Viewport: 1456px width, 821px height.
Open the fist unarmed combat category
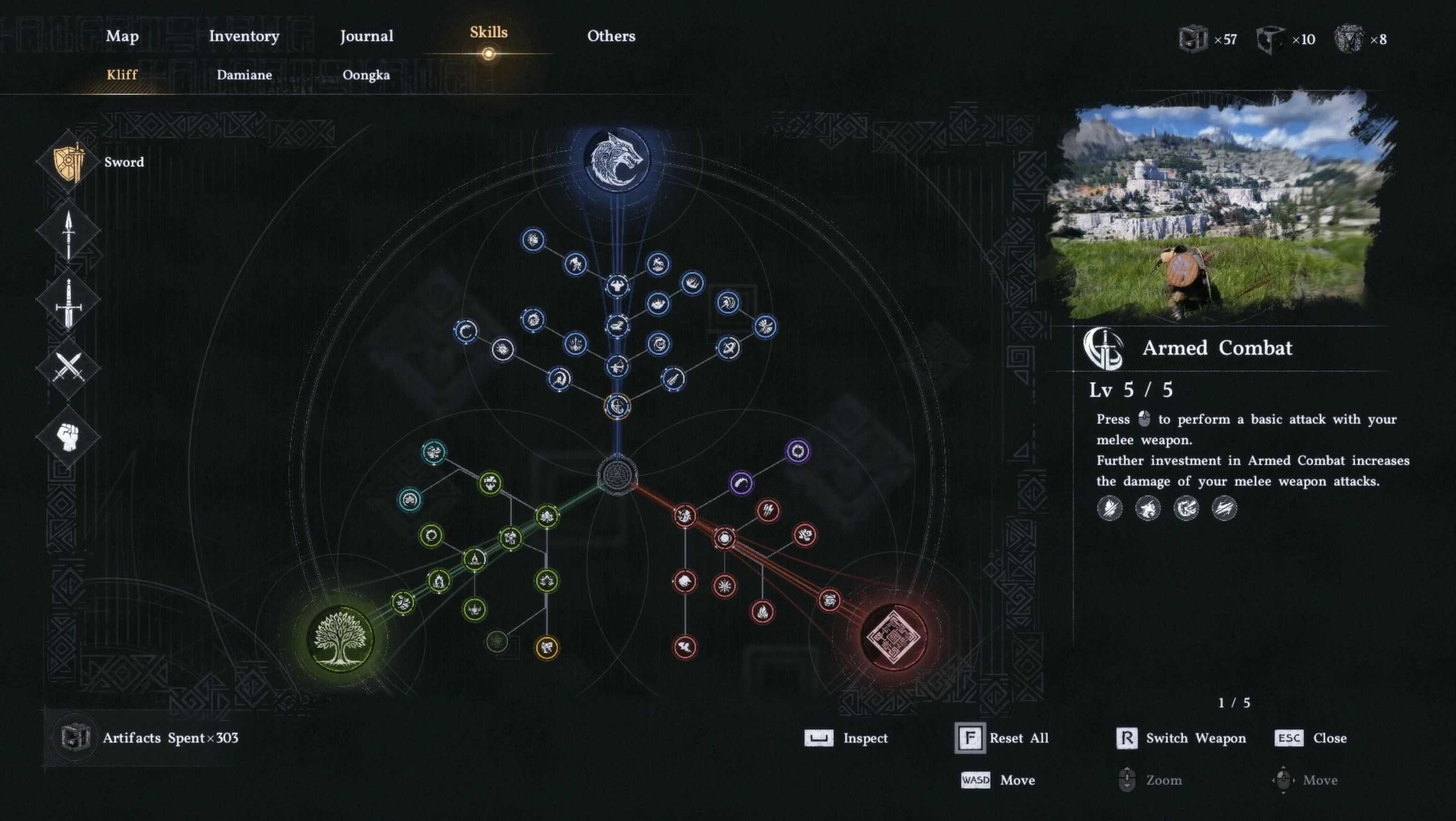tap(69, 437)
